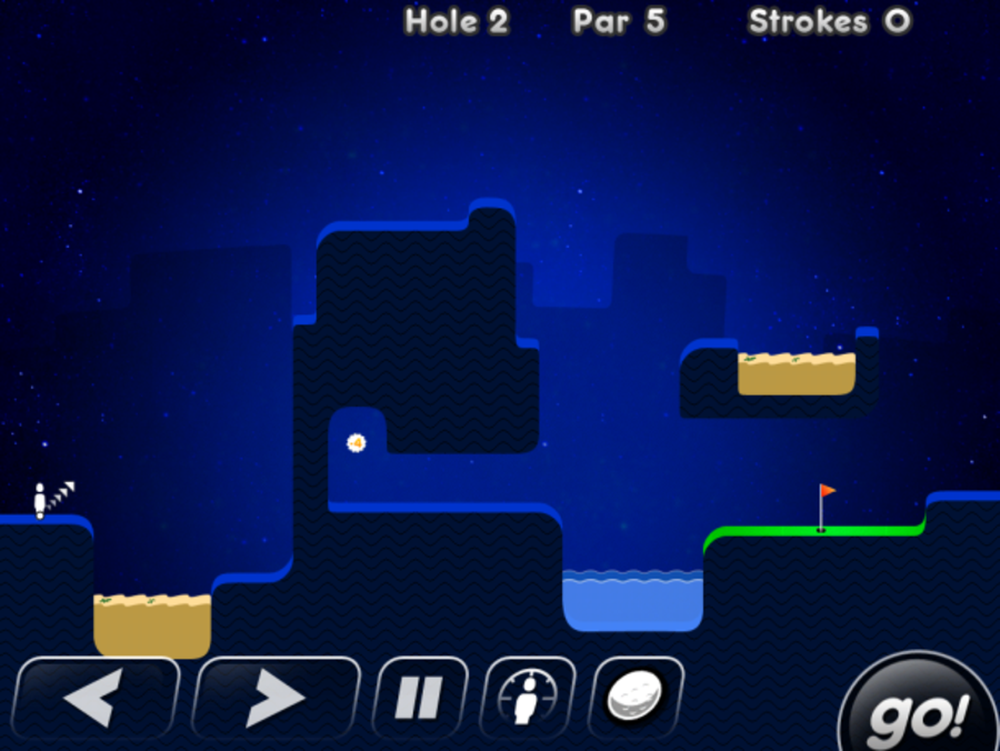Image resolution: width=1000 pixels, height=751 pixels.
Task: Open the golfer shot mode button
Action: (528, 697)
